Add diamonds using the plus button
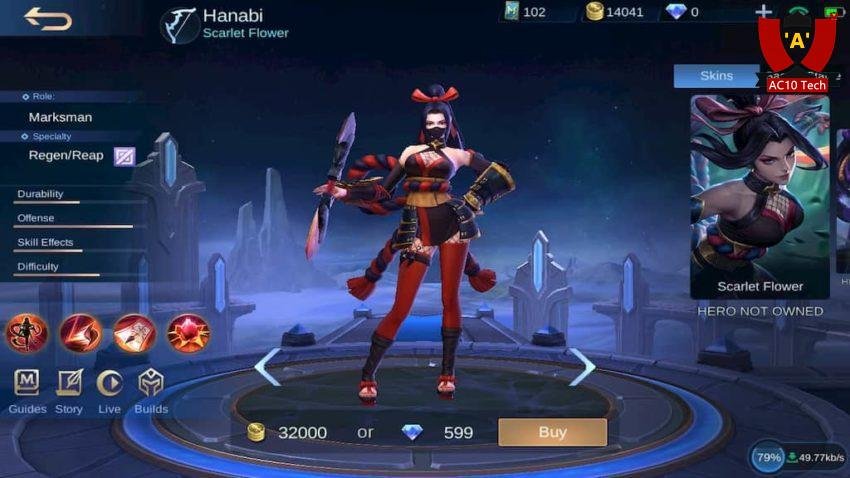The width and height of the screenshot is (850, 478). pos(764,12)
